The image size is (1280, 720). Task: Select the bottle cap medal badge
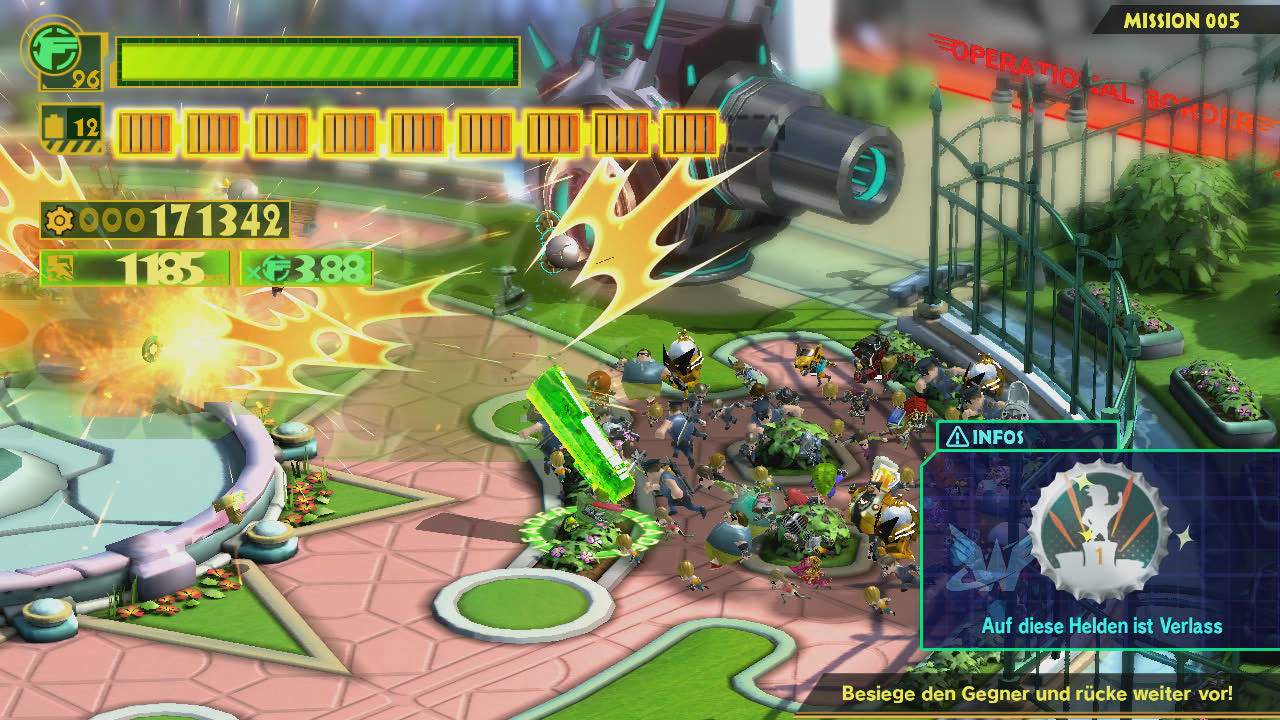coord(1098,532)
